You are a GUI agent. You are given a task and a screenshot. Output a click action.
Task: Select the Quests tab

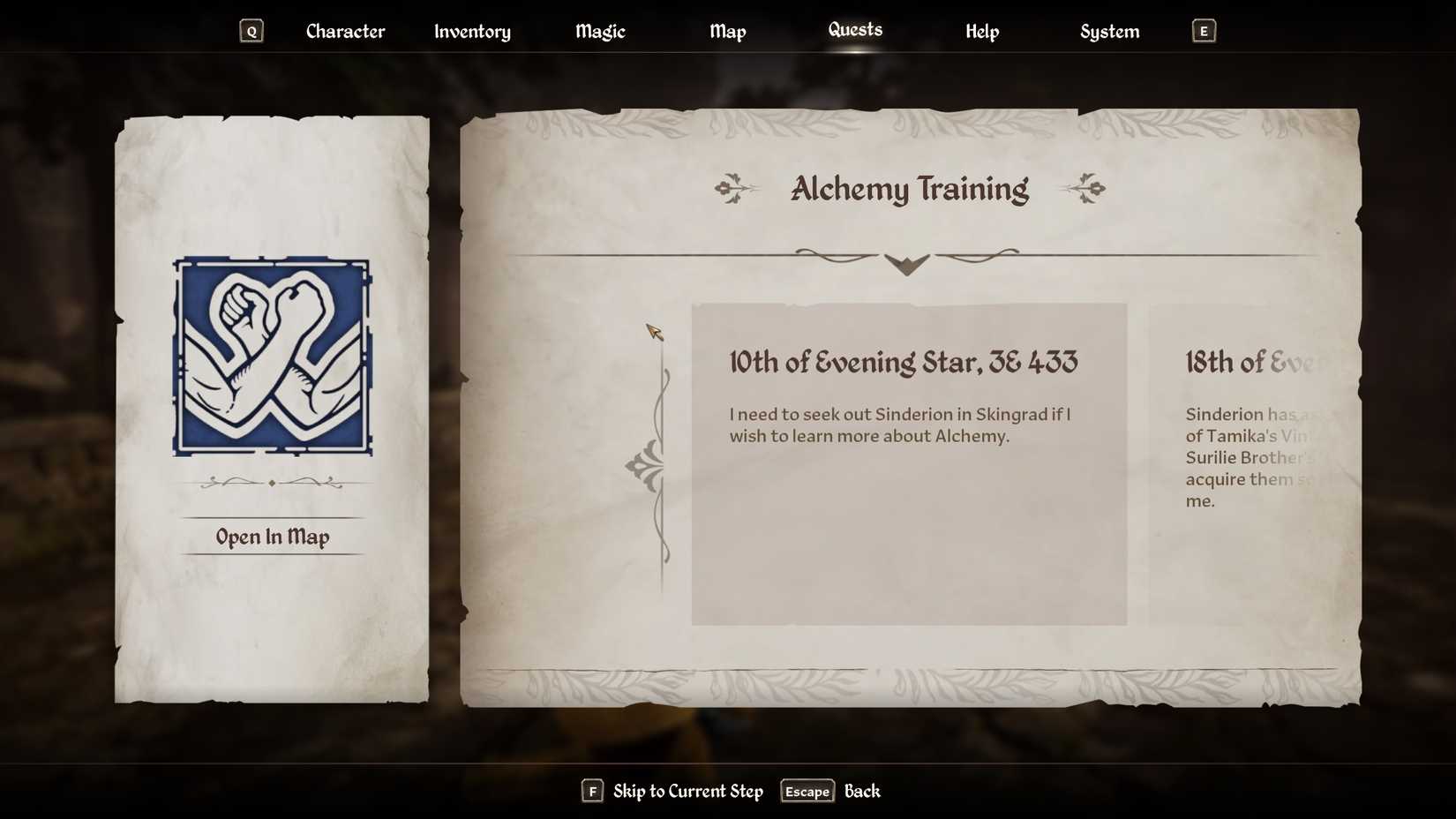[855, 29]
